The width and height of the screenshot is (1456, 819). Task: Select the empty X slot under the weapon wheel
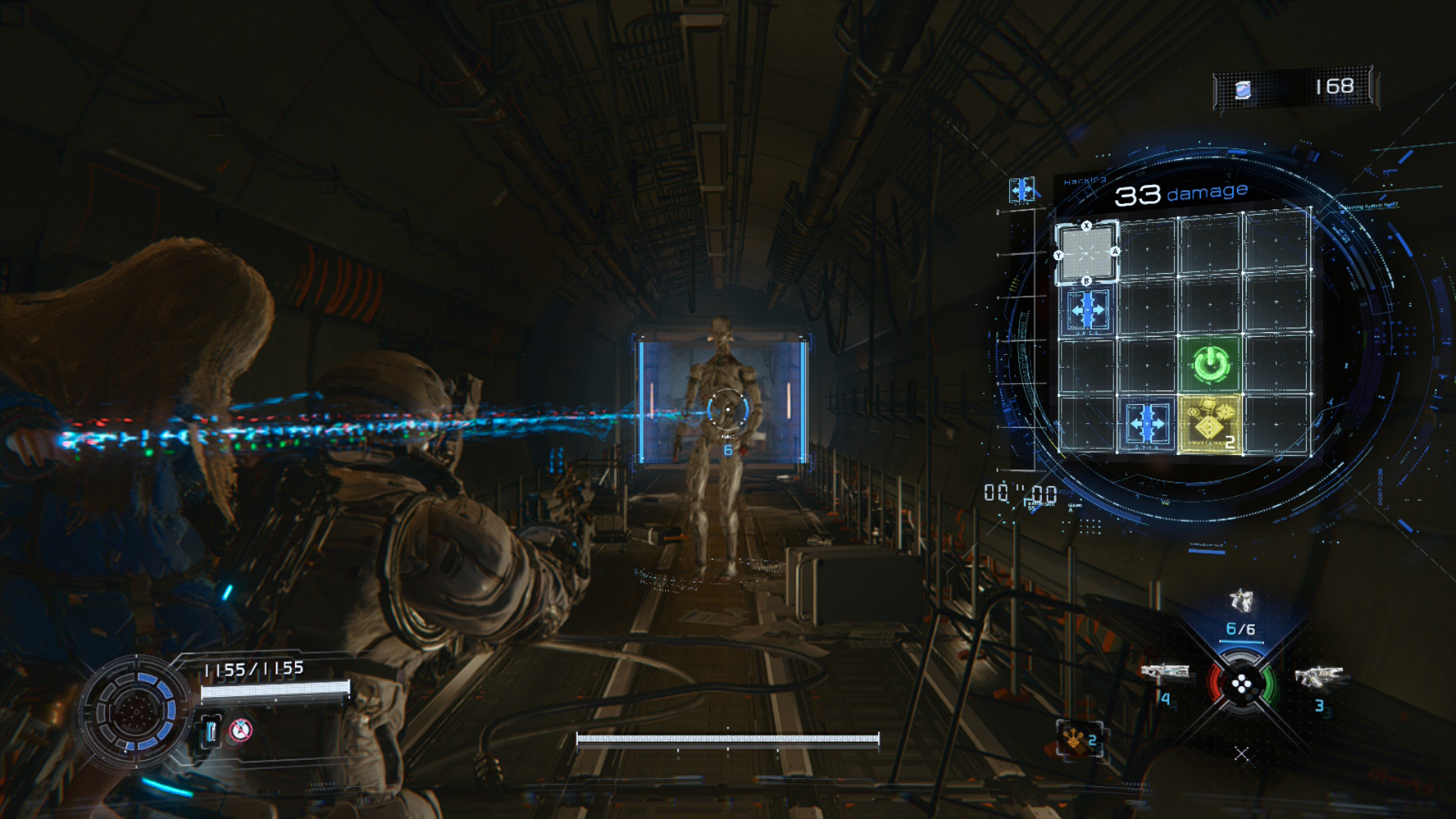(1241, 754)
